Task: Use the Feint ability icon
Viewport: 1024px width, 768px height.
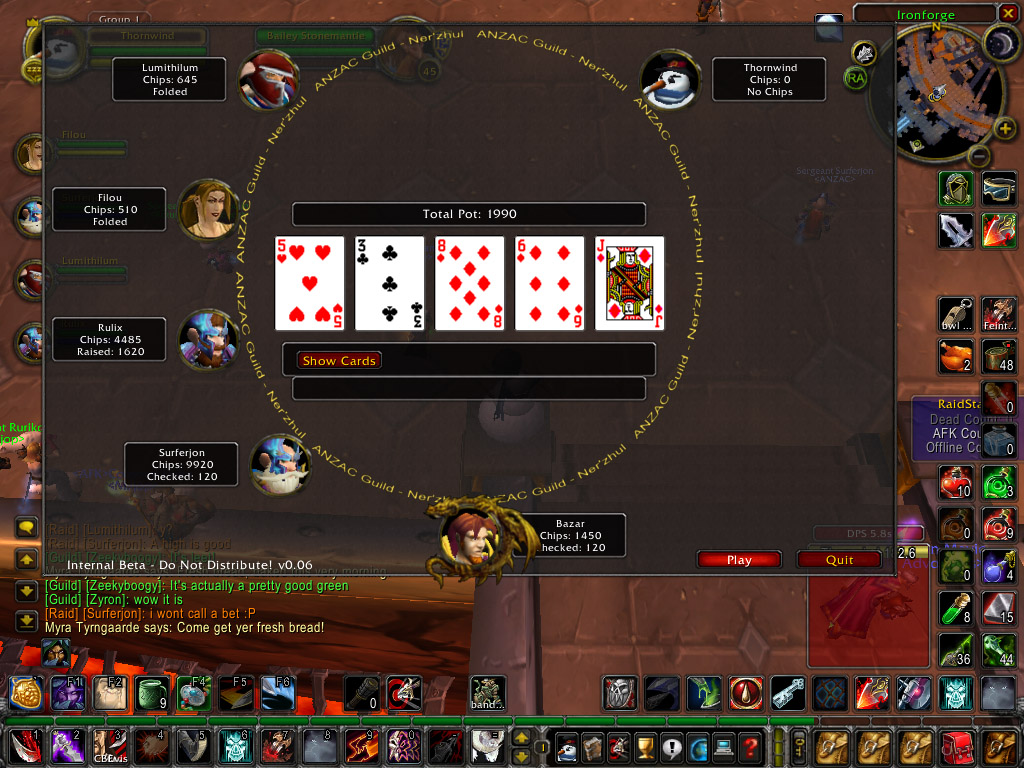Action: [998, 313]
